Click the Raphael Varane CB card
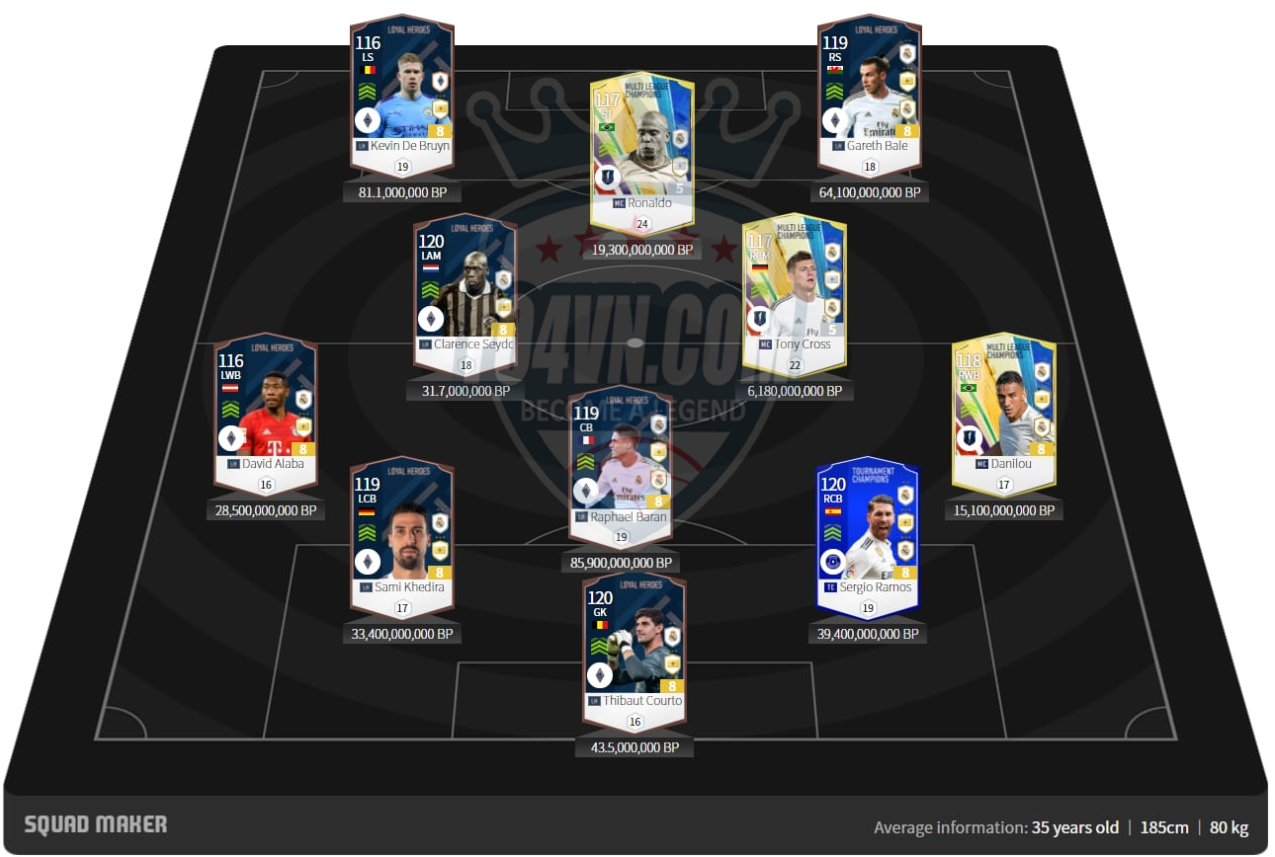Screen dimensions: 1275x857 point(620,463)
